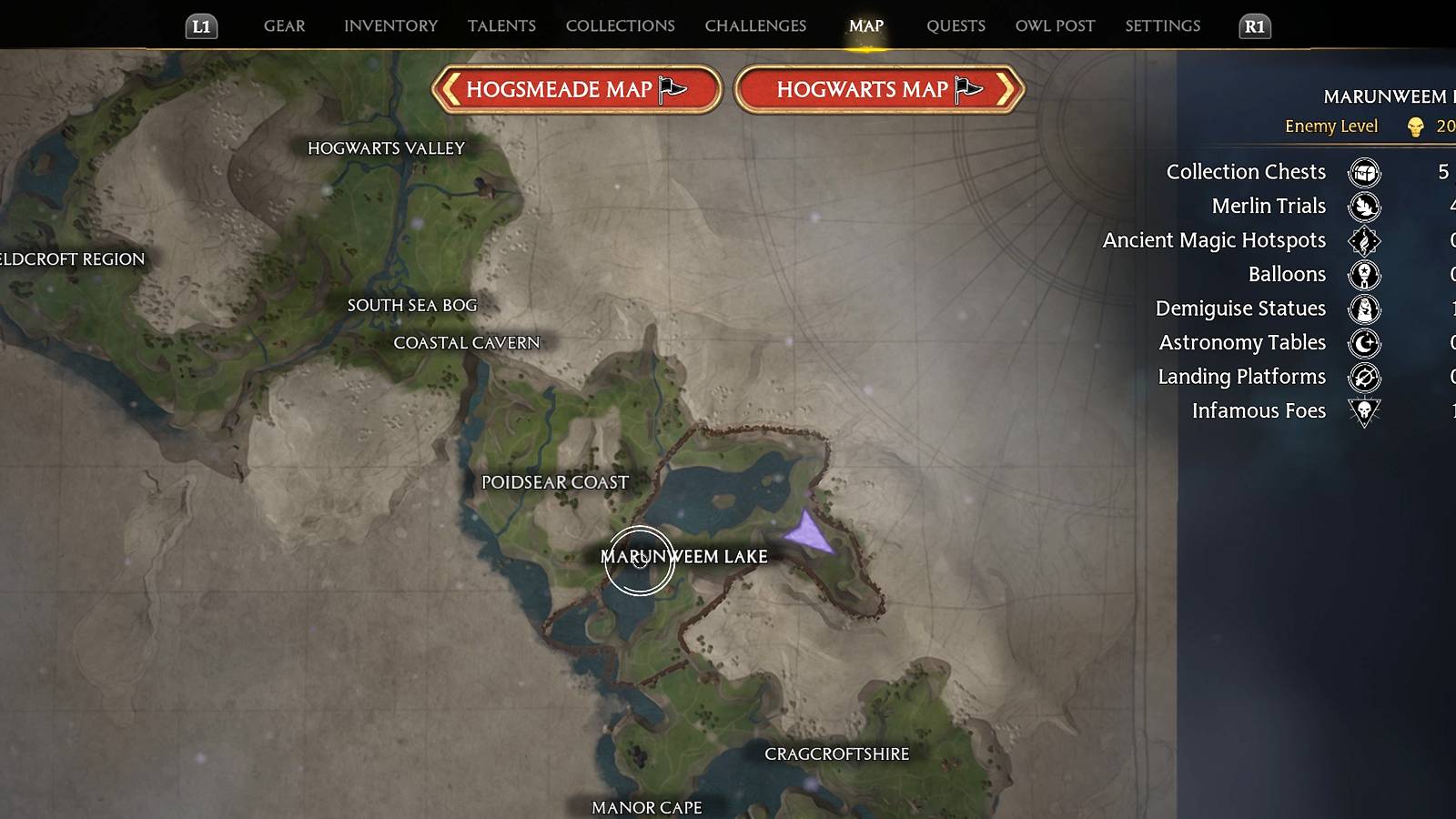Toggle the Balloons map filter

coord(1362,275)
